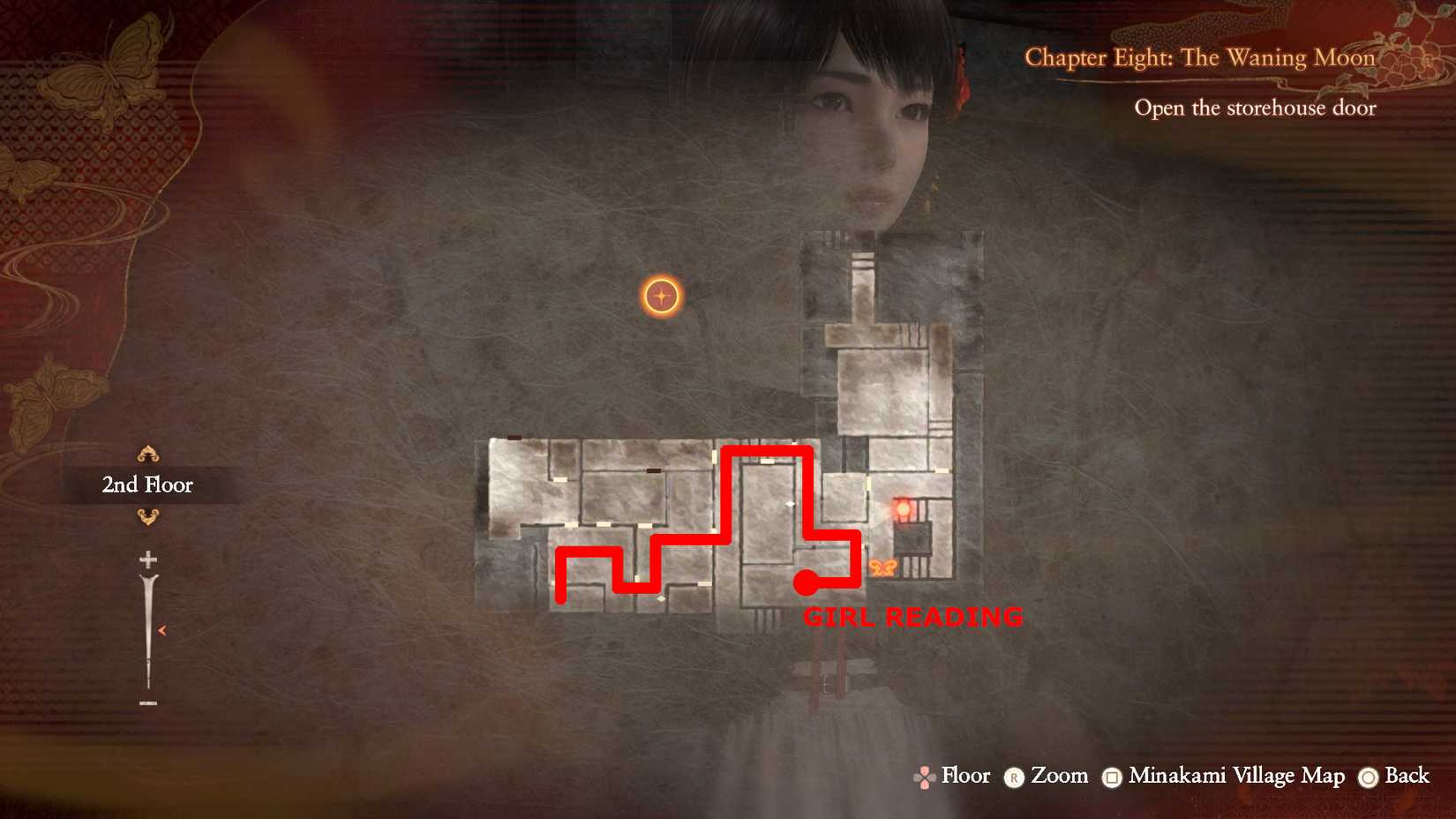The width and height of the screenshot is (1456, 819).
Task: Click the glowing red lantern icon on the map
Action: coord(903,508)
